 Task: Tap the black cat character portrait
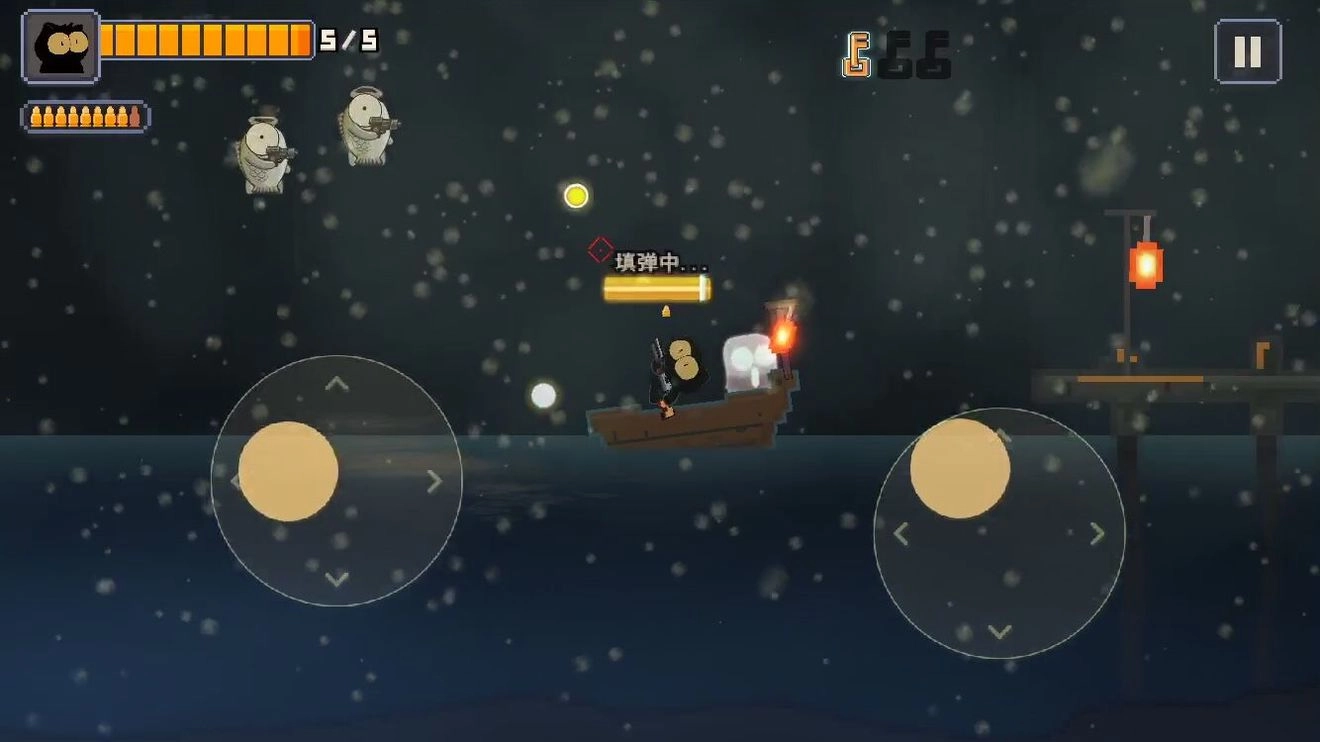61,46
